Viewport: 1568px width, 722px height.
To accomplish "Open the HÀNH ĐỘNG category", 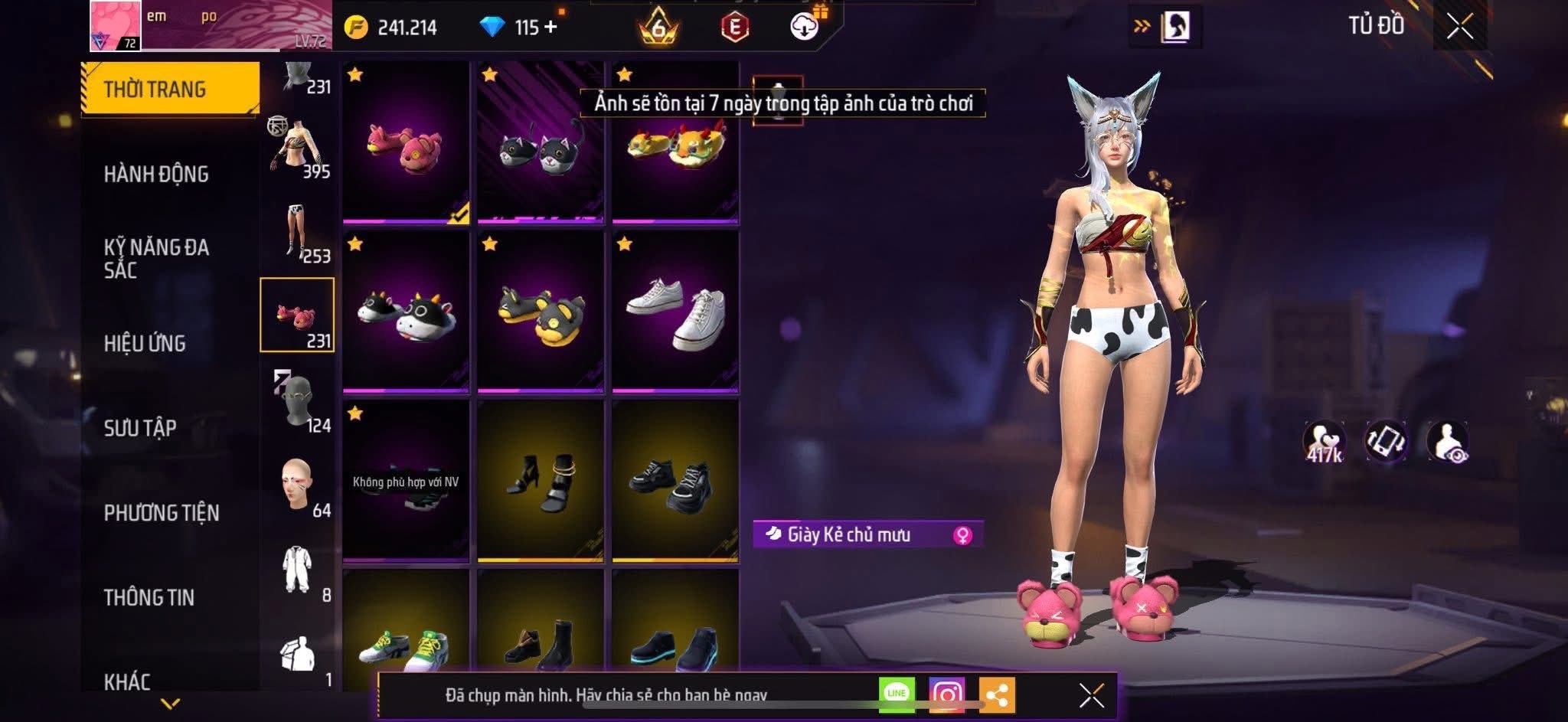I will pos(156,174).
